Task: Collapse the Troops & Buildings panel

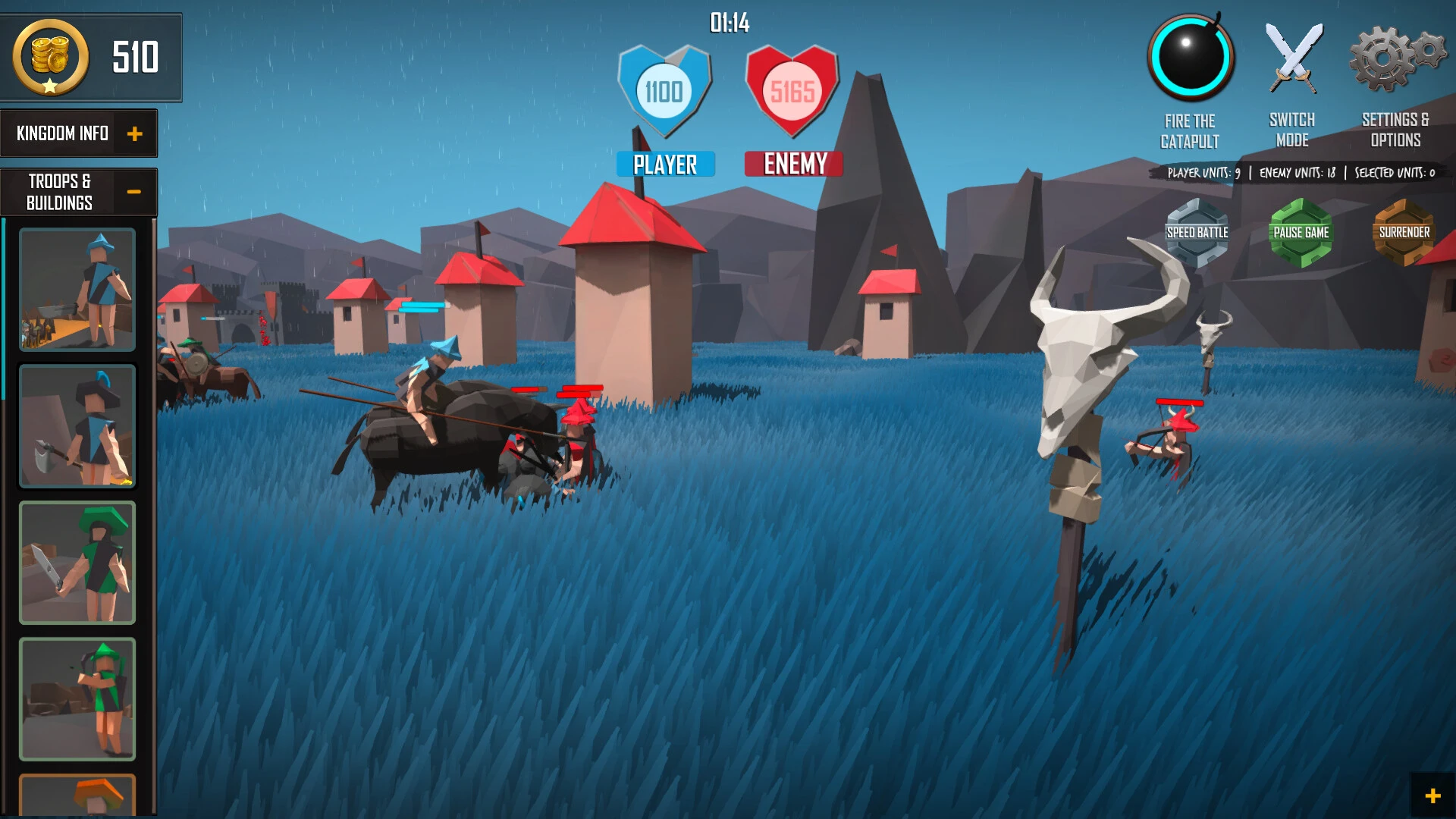Action: [135, 191]
